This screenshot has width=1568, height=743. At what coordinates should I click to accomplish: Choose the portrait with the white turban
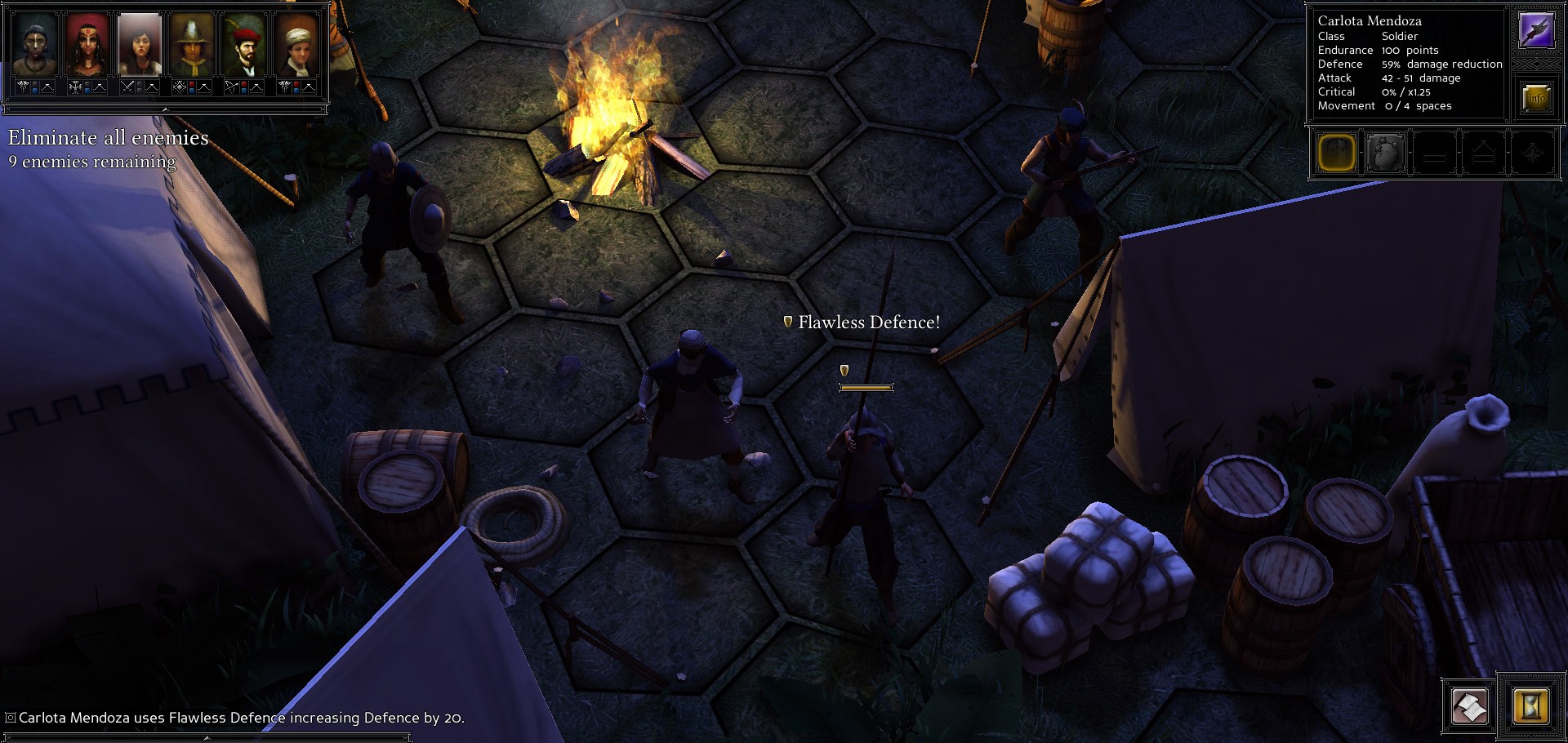(296, 46)
